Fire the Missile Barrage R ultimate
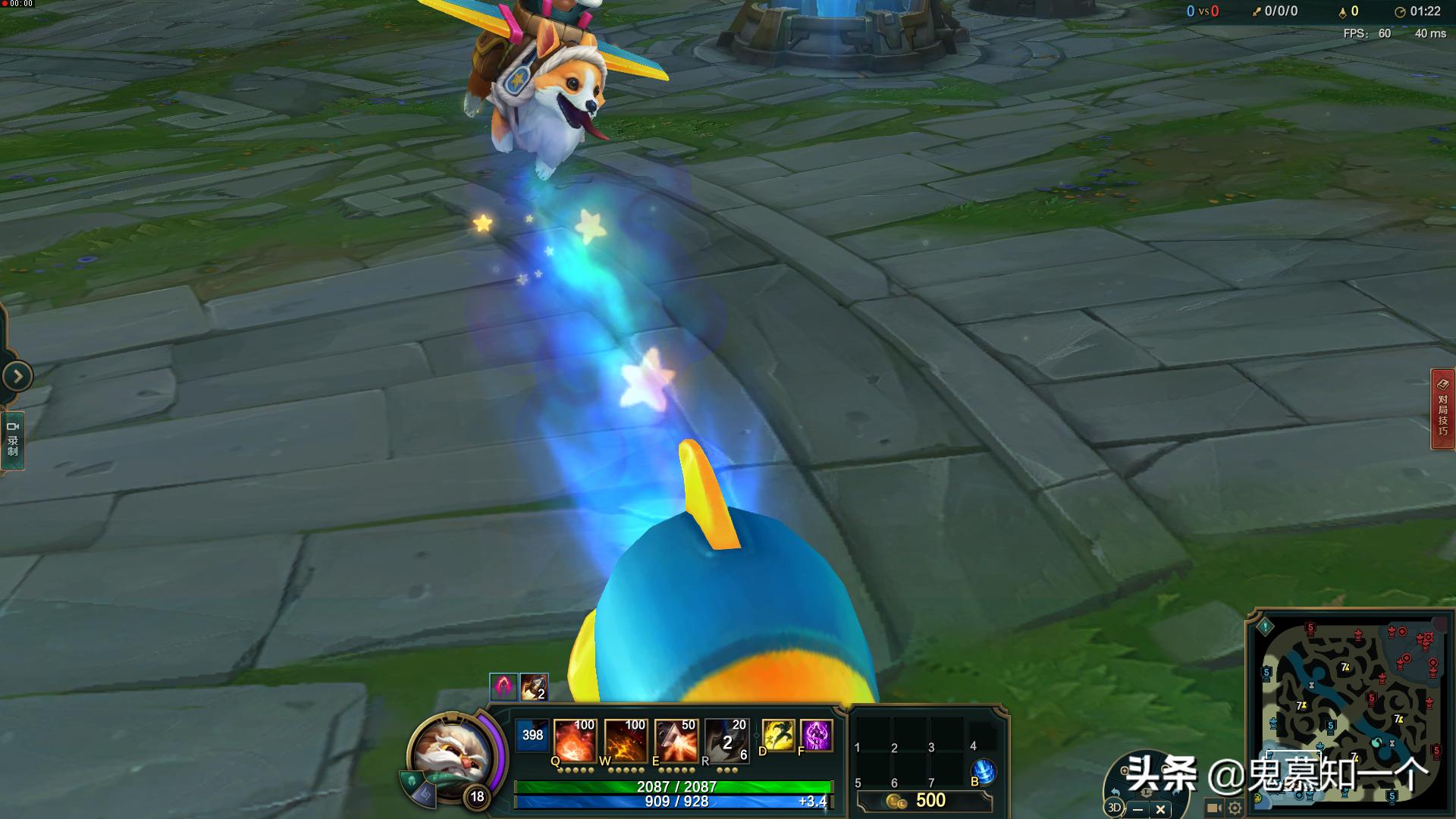Screen dimensions: 1456x819 tap(726, 739)
